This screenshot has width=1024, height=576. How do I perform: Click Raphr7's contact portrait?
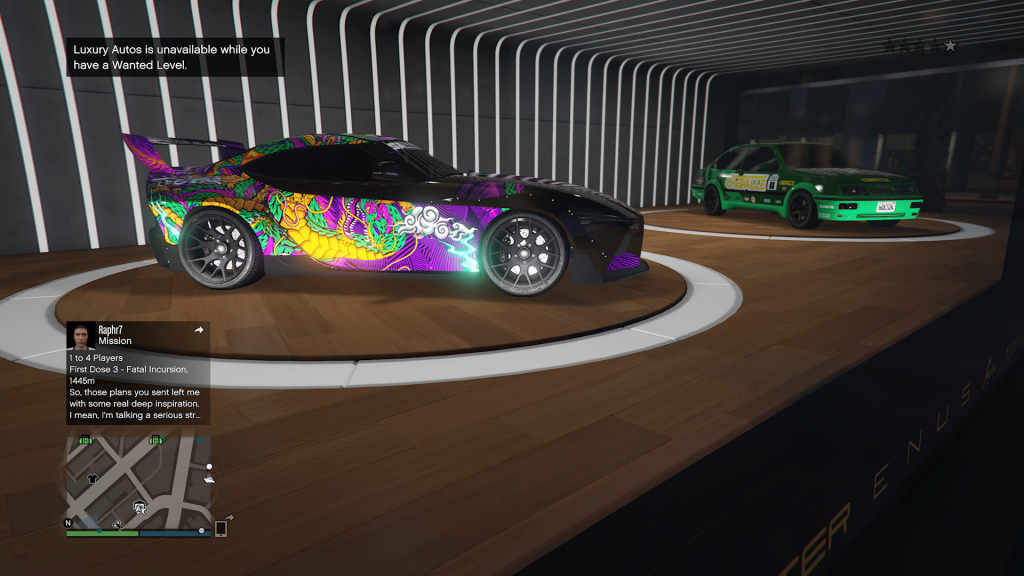click(81, 335)
